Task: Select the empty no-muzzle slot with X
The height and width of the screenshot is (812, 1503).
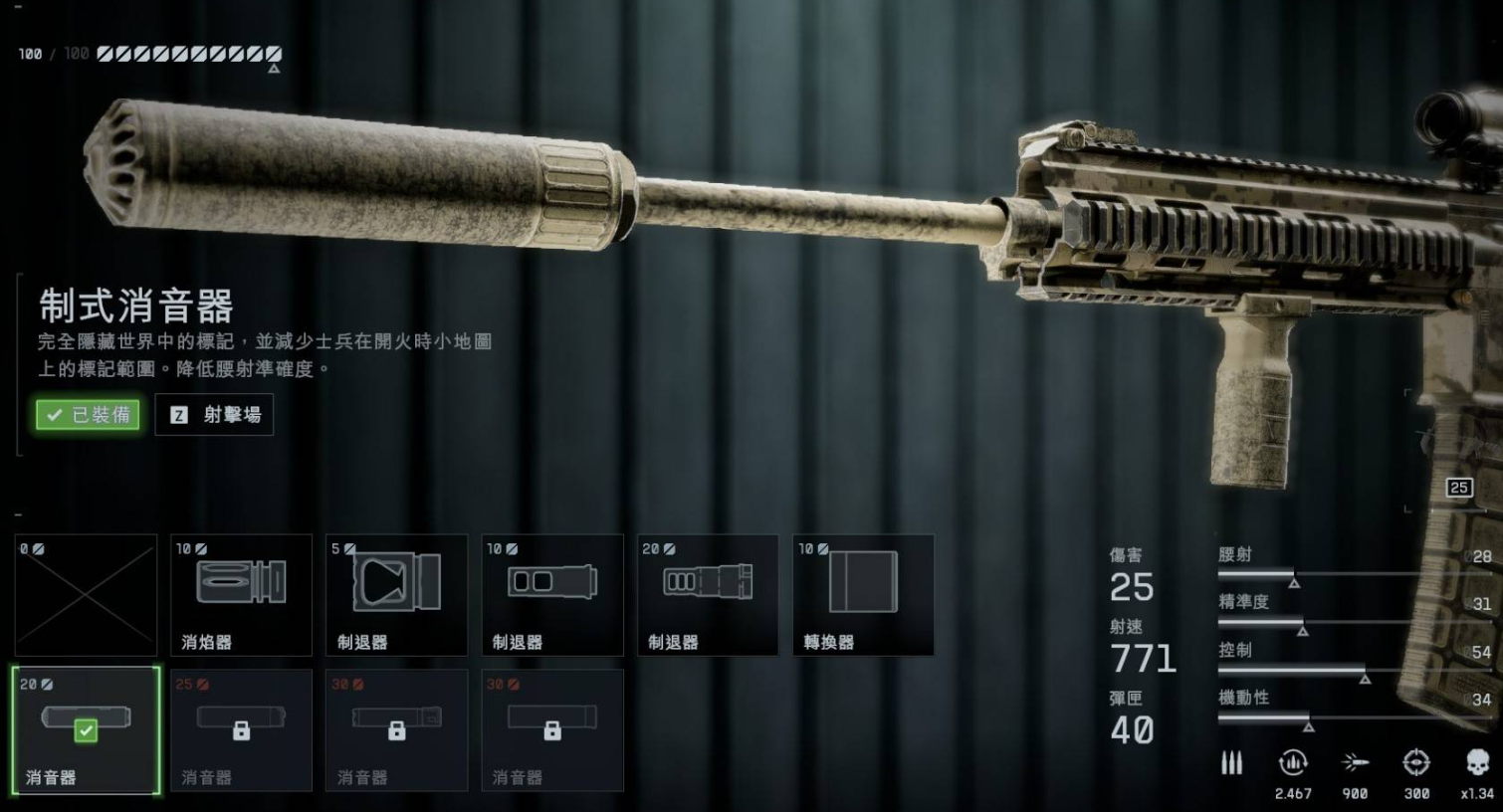Action: coord(86,595)
